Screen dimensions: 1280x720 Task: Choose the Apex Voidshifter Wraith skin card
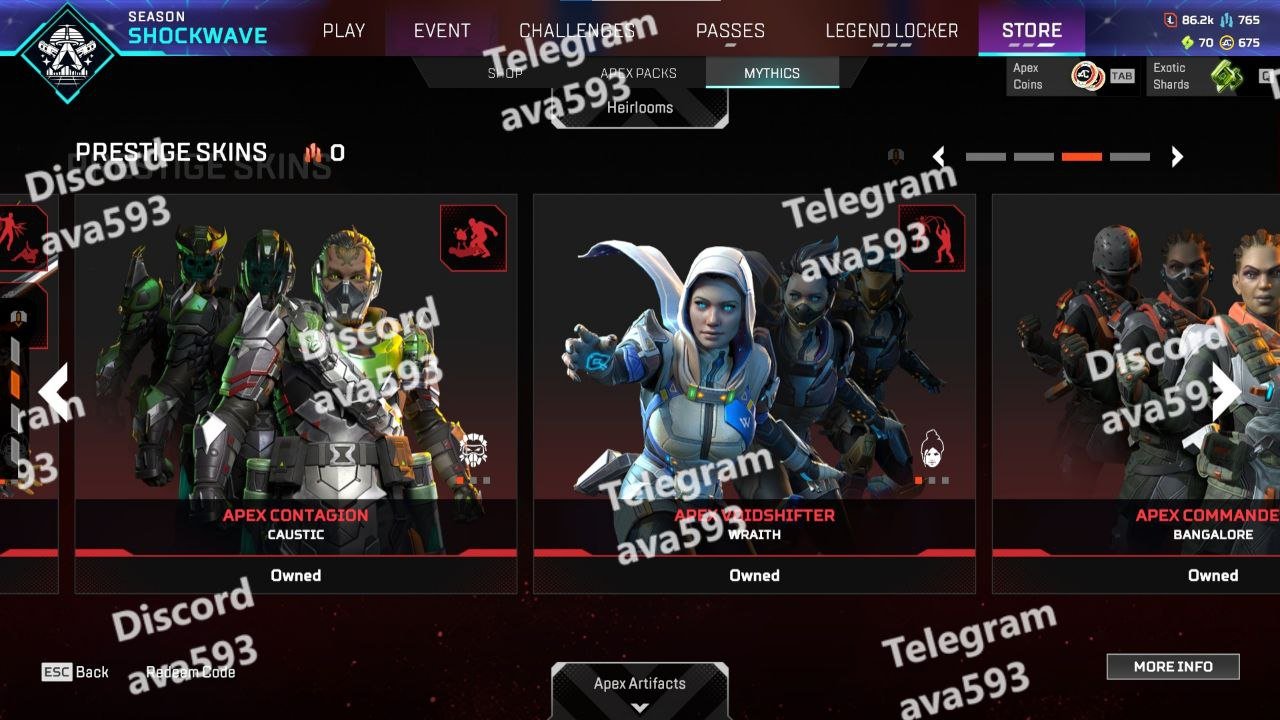(x=754, y=380)
